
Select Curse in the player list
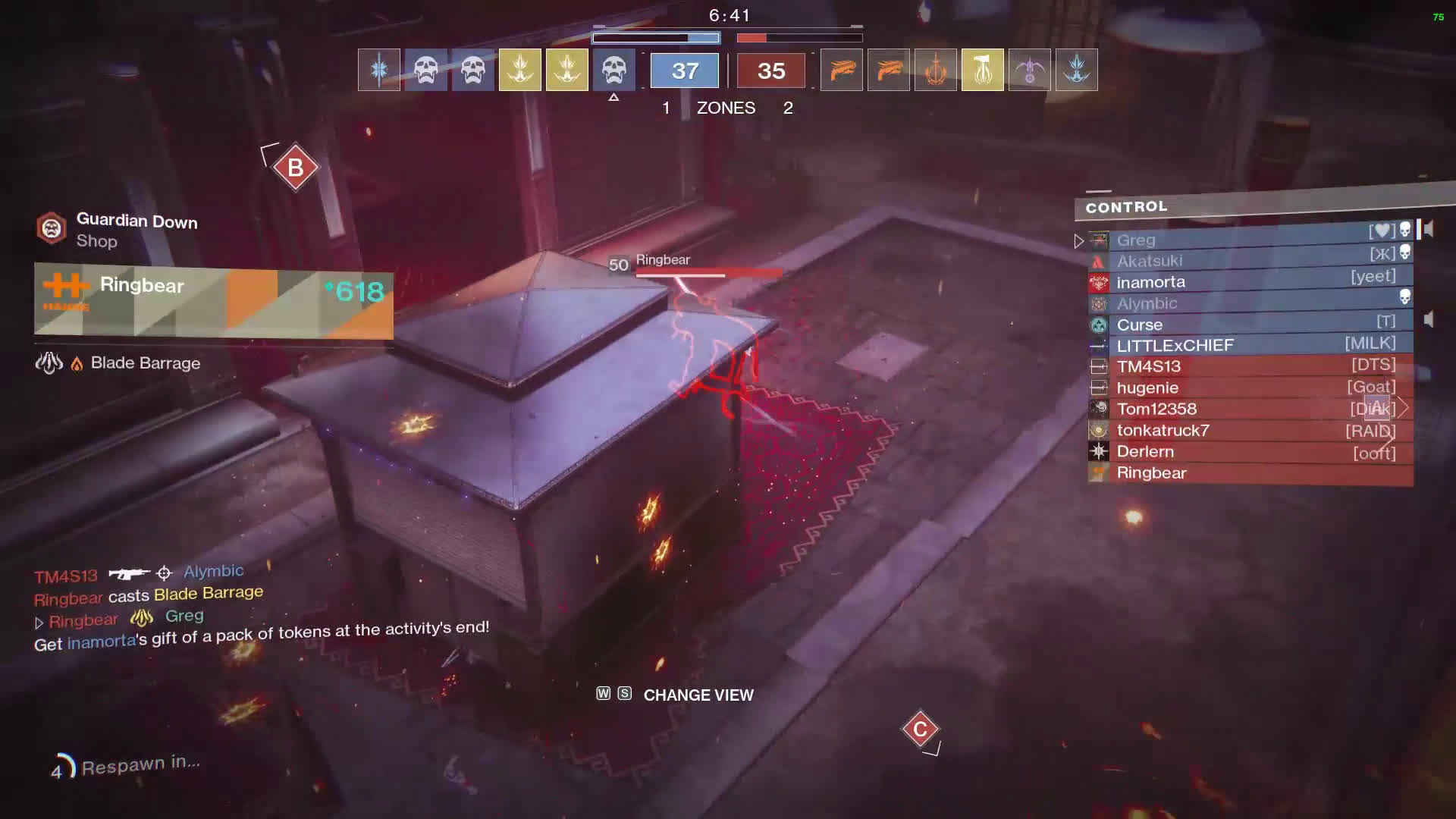[x=1244, y=325]
